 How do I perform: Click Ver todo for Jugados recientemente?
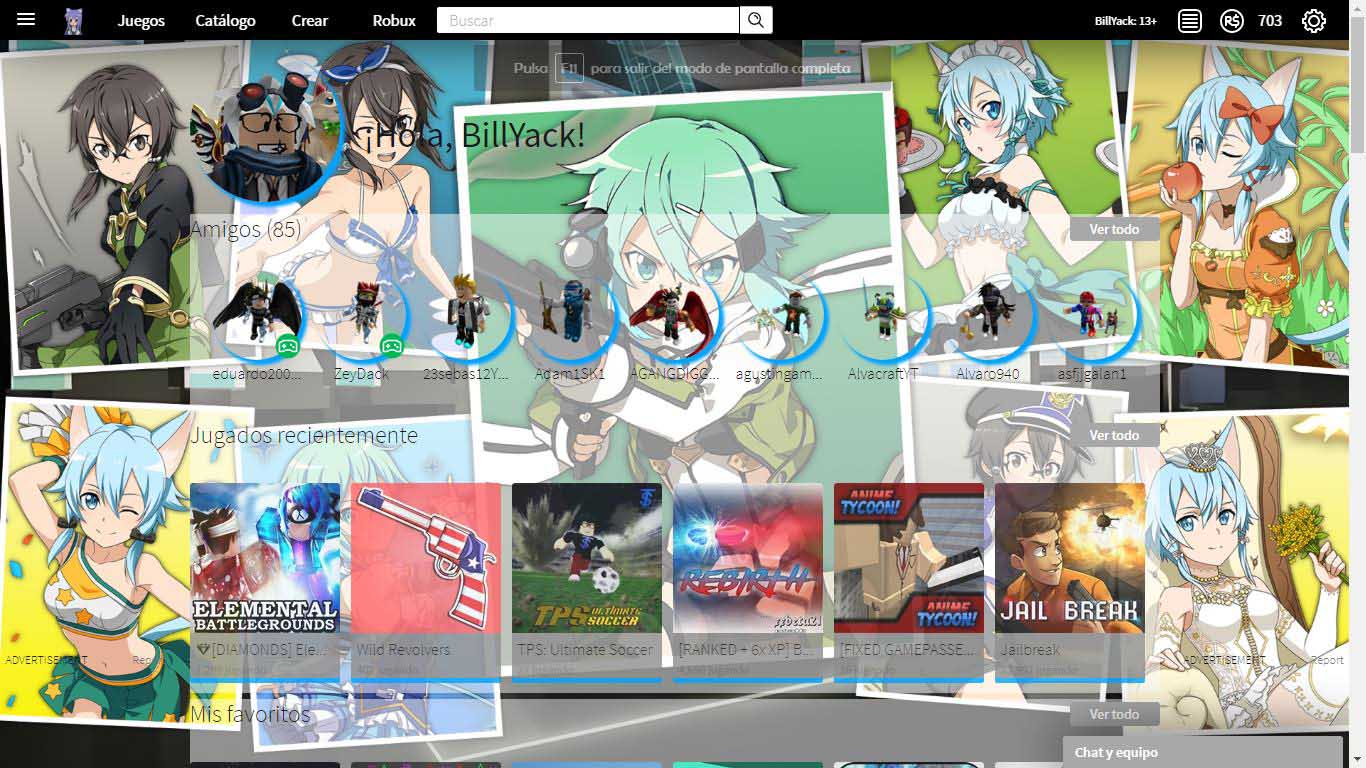[x=1113, y=434]
